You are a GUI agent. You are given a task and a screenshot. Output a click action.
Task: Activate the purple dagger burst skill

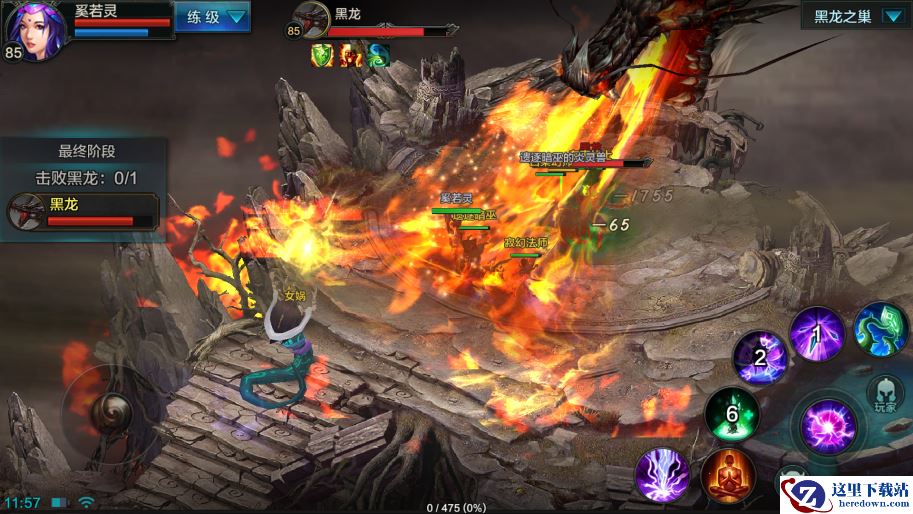[817, 334]
